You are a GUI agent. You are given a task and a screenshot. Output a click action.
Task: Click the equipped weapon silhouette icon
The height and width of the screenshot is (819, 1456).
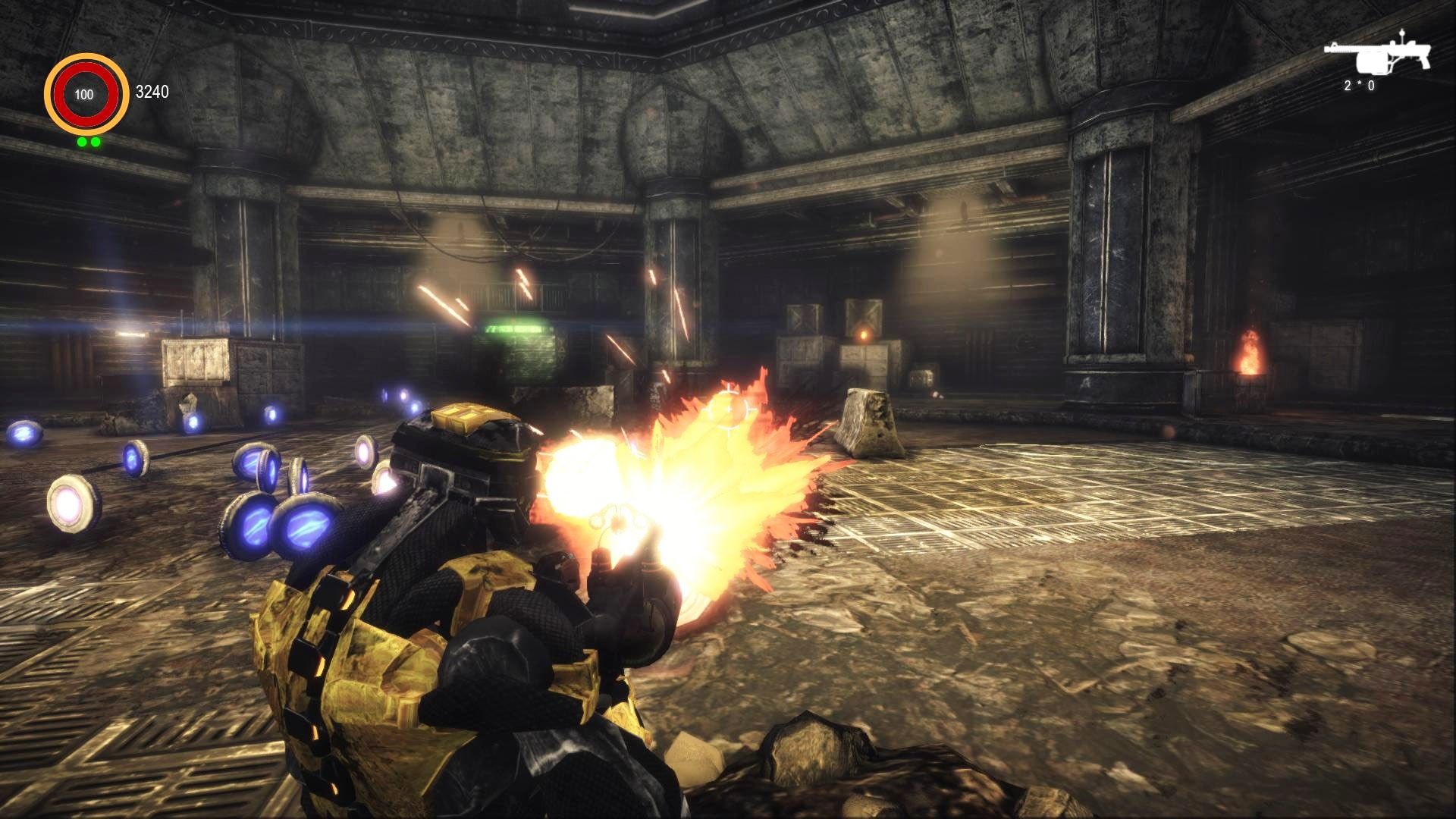(1377, 55)
